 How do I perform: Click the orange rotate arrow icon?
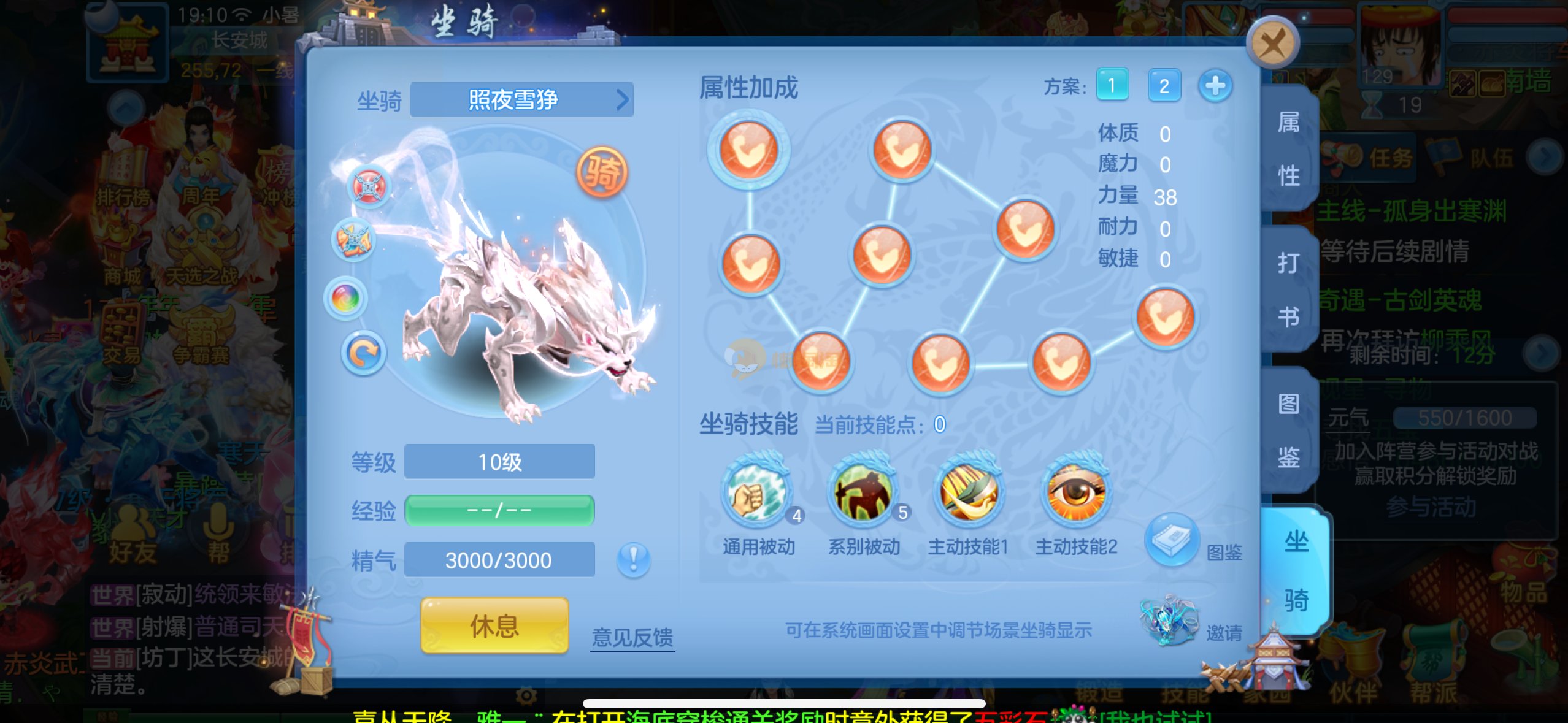[x=363, y=353]
